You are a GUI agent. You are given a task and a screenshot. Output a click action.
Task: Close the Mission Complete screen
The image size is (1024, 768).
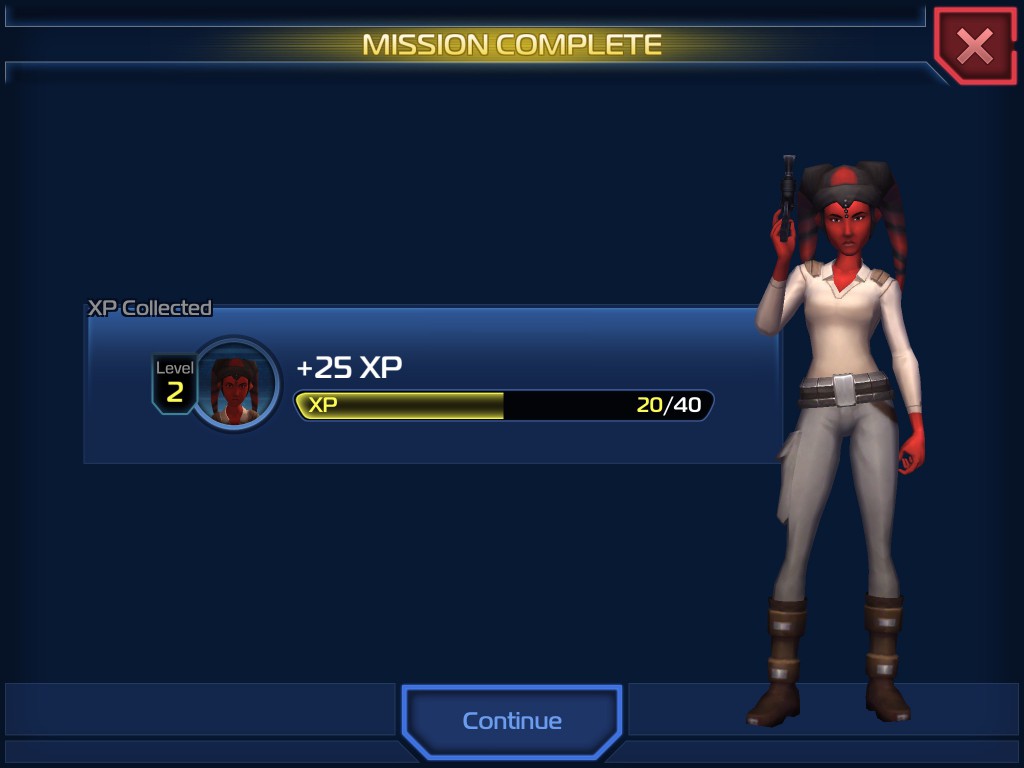coord(974,46)
